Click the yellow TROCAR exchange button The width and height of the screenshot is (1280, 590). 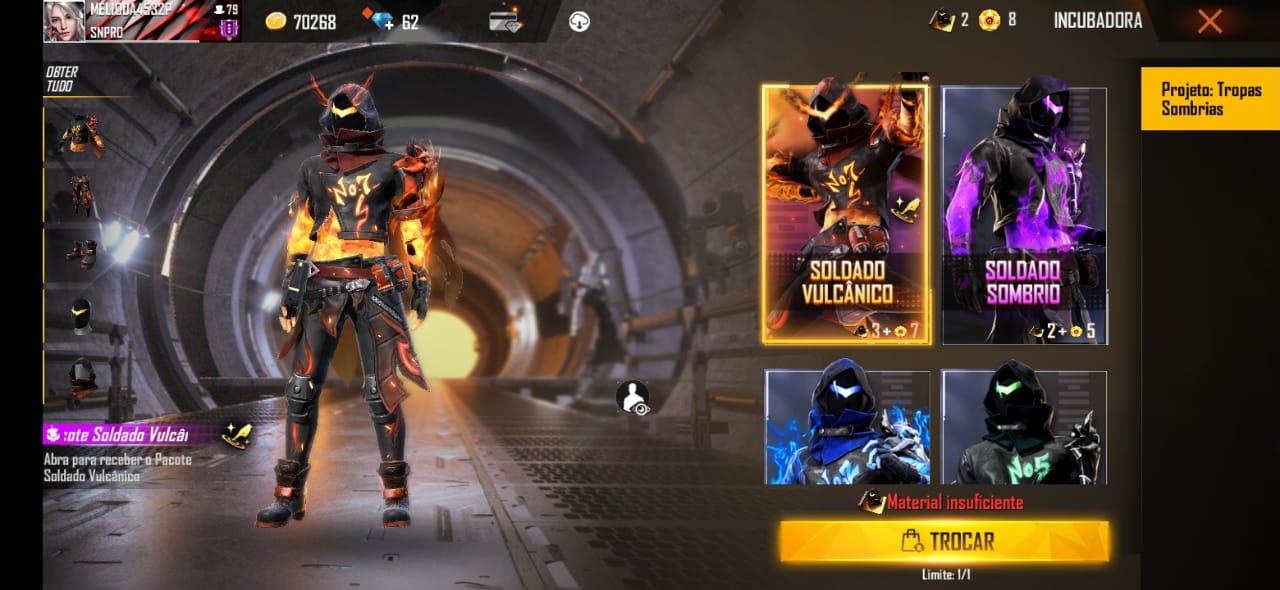click(x=944, y=541)
